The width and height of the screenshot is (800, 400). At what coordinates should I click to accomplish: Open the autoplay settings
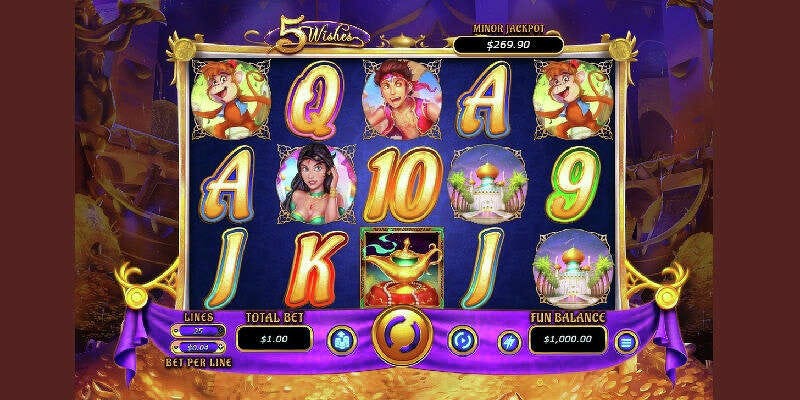click(462, 339)
